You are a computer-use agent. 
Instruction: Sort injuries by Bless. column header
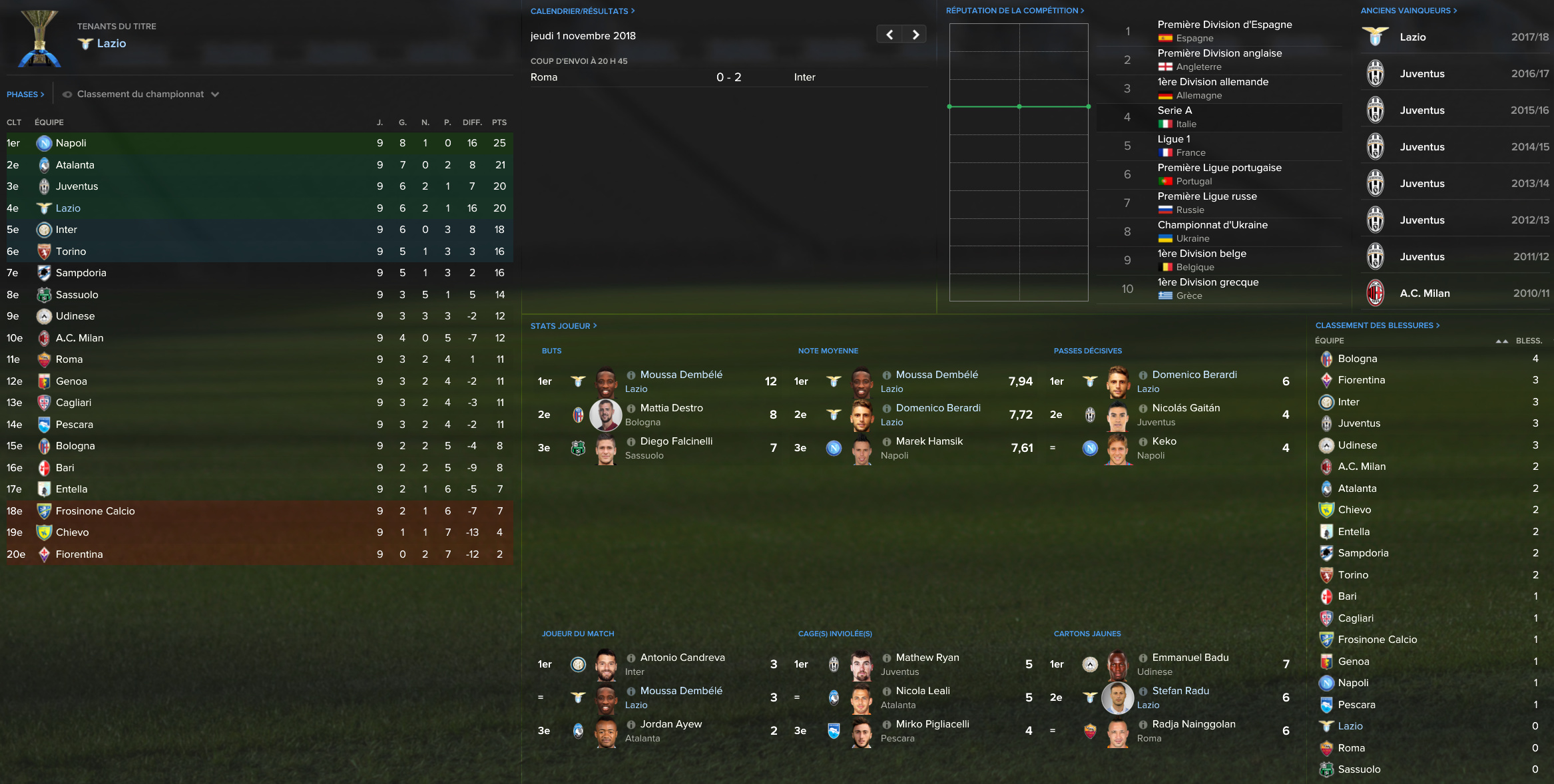coord(1528,341)
